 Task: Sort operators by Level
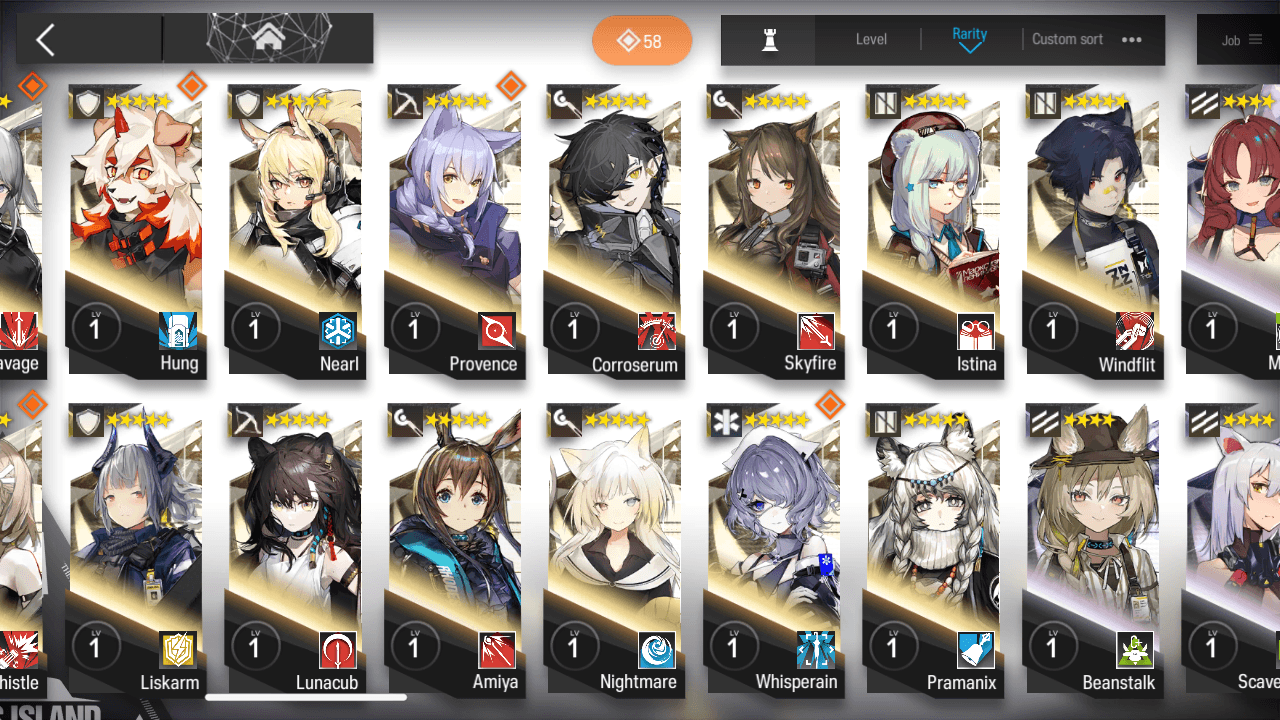(x=871, y=40)
